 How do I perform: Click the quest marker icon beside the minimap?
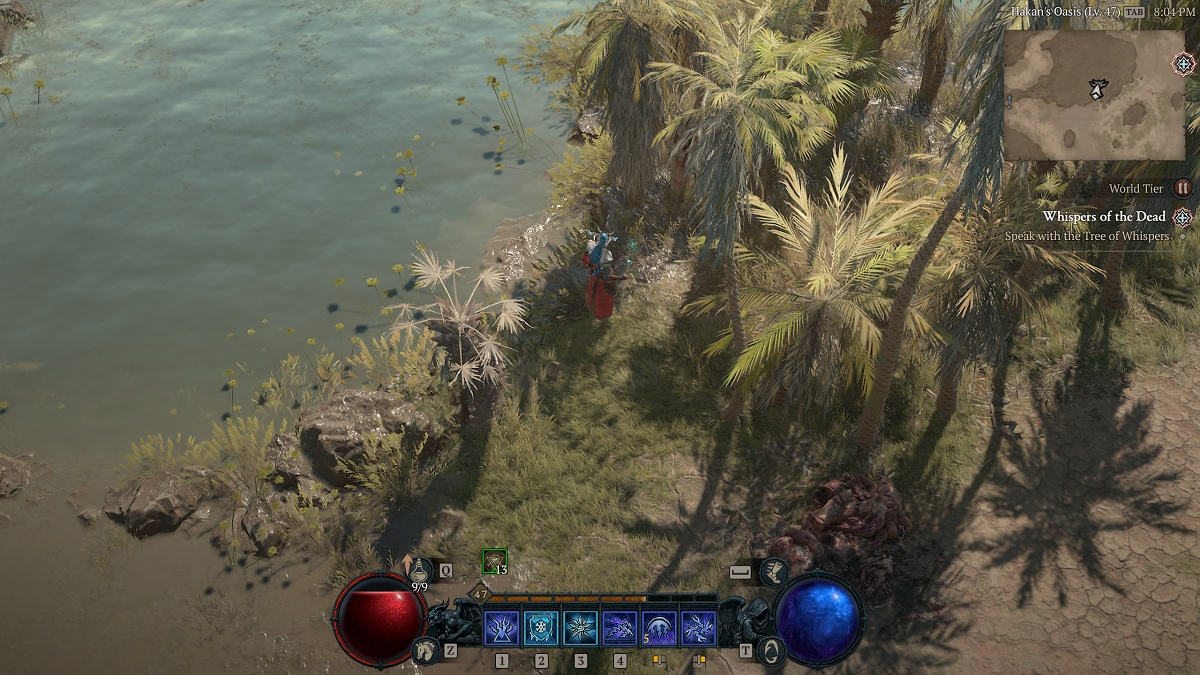coord(1183,64)
